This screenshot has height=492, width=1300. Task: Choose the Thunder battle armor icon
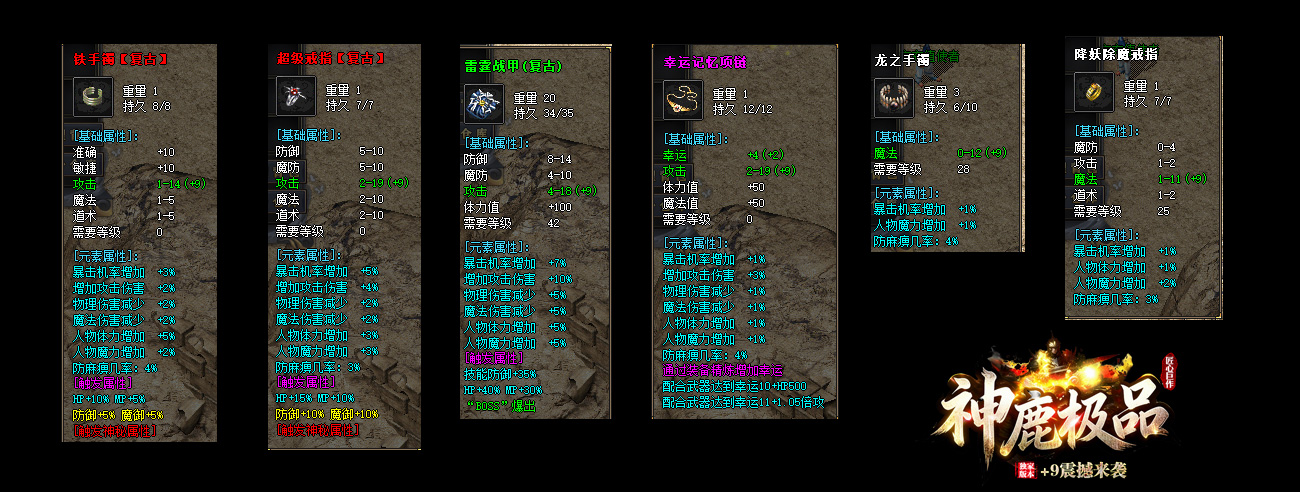(x=483, y=104)
